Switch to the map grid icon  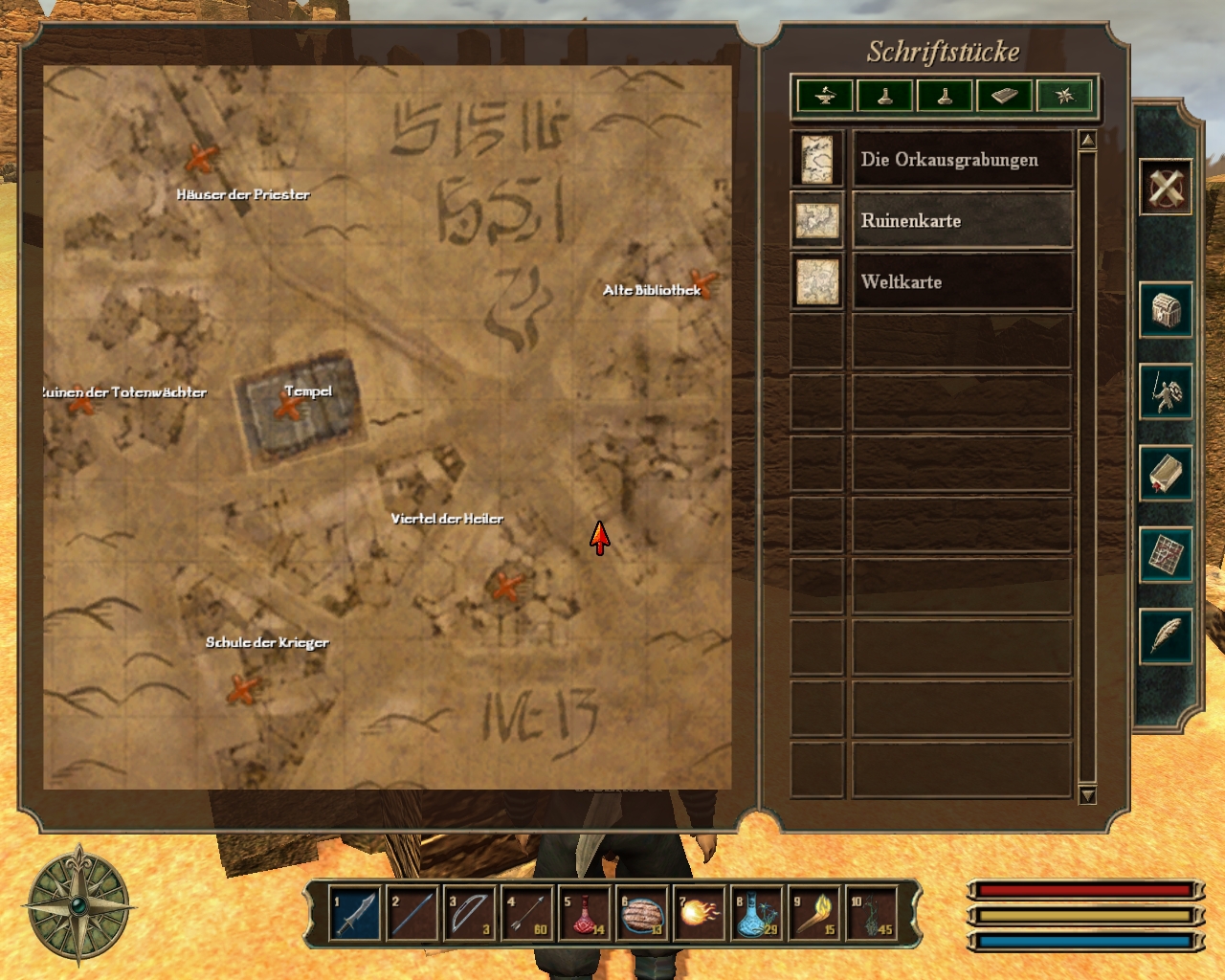point(1166,554)
